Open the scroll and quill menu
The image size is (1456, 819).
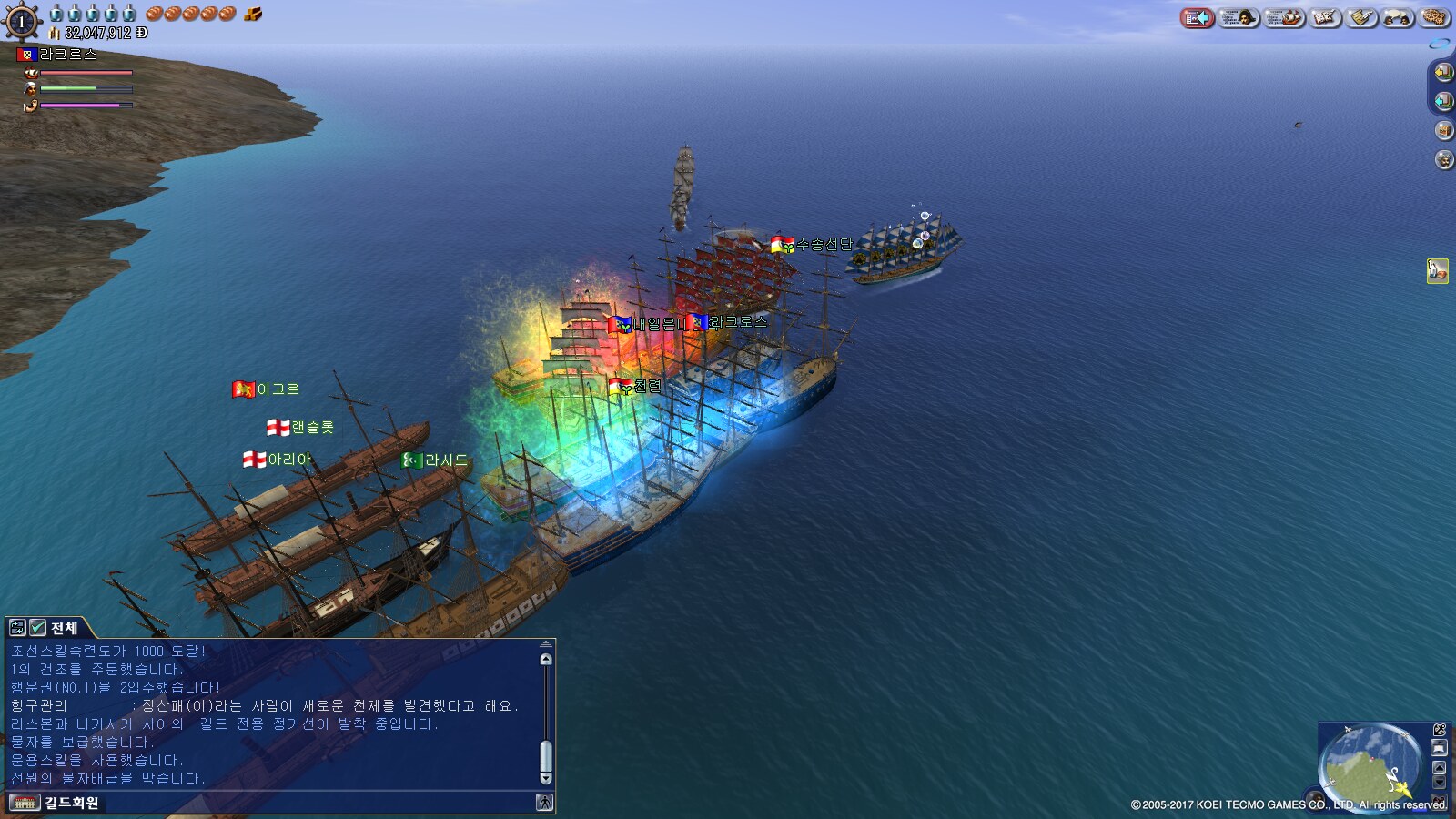pos(1361,17)
